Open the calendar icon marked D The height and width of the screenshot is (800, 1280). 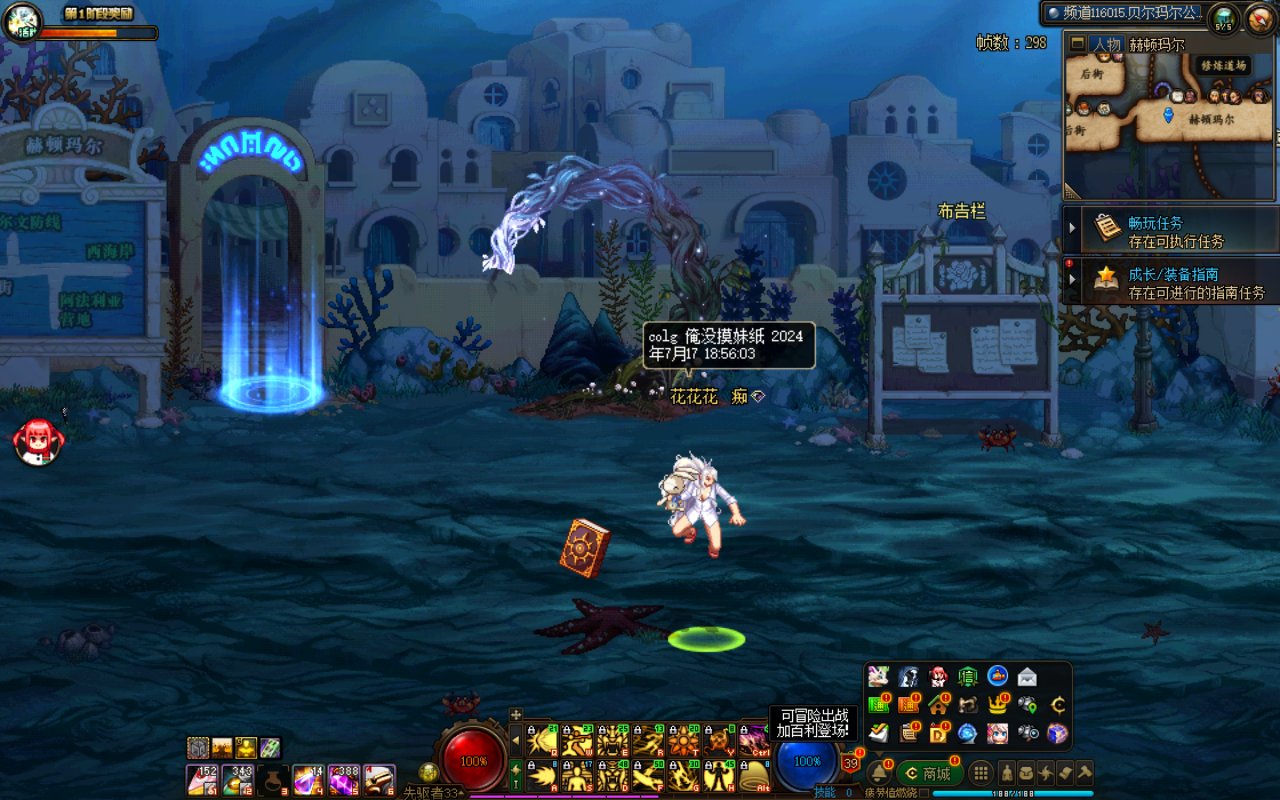(x=938, y=733)
